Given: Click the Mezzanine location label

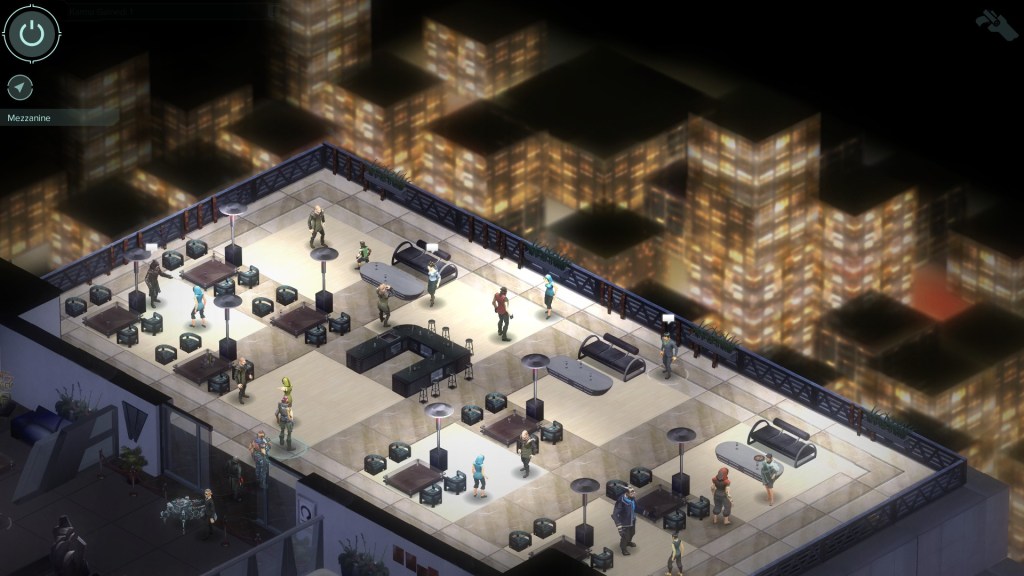Looking at the screenshot, I should (x=30, y=117).
